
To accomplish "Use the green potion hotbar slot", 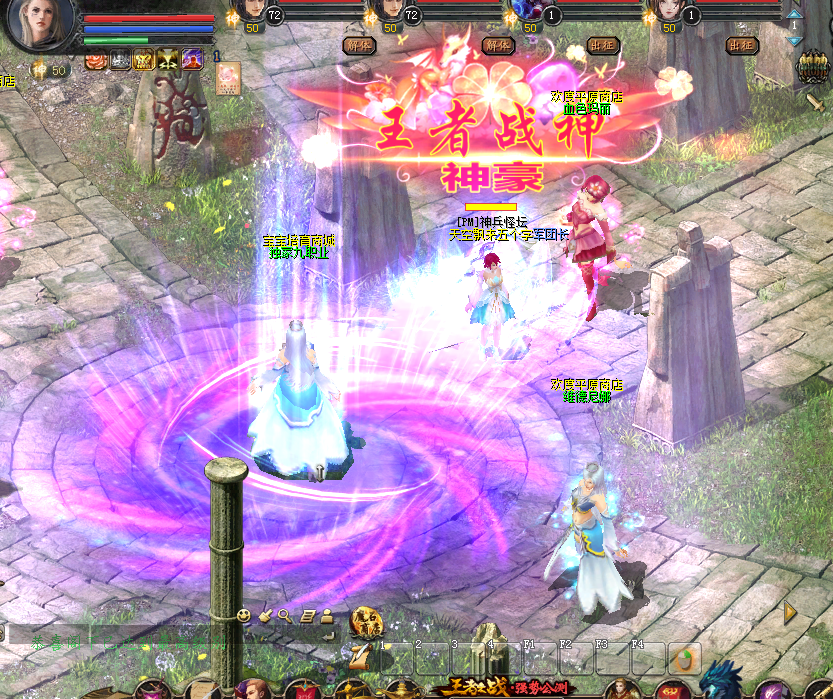I will [686, 658].
